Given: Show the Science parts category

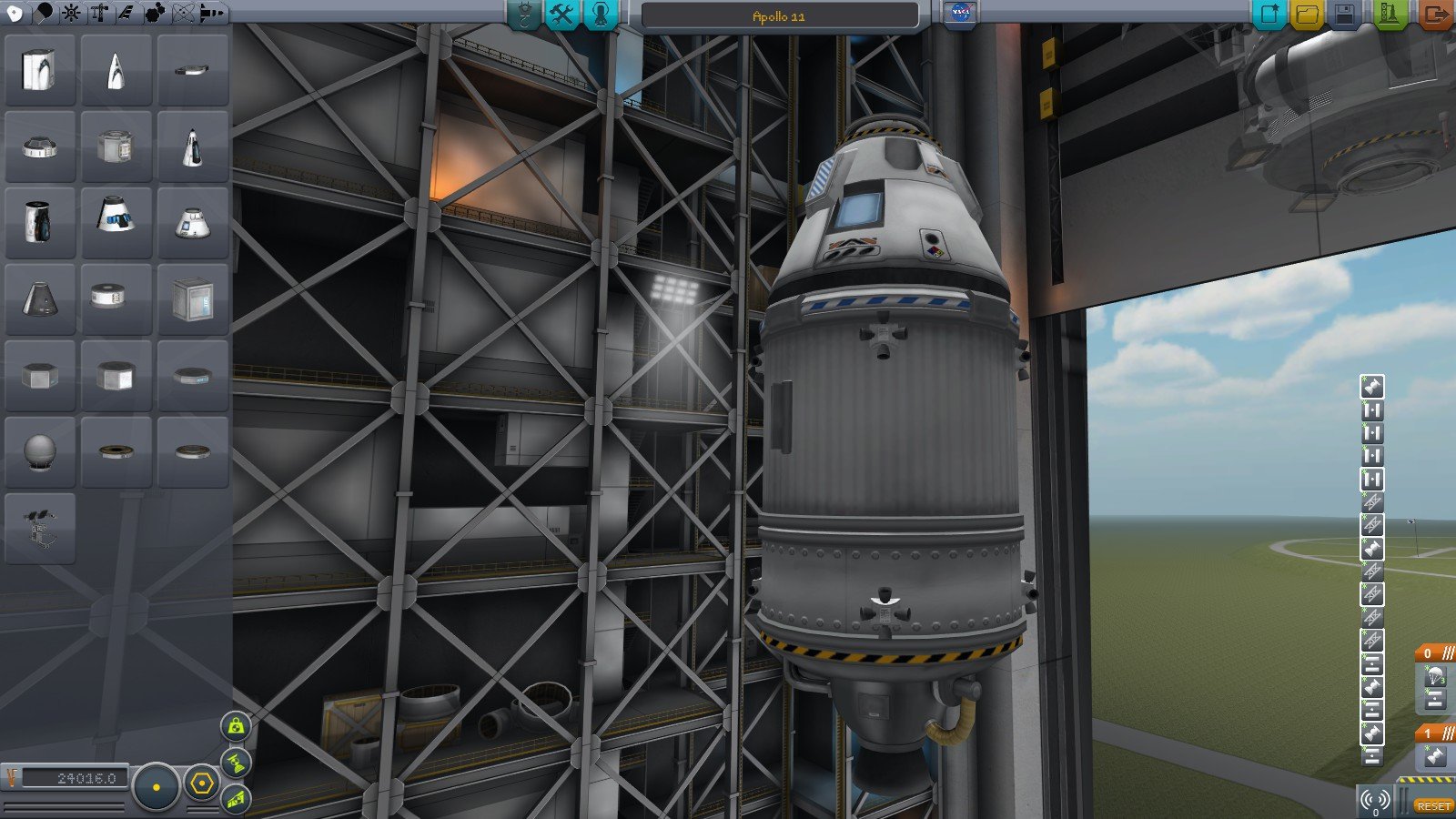Looking at the screenshot, I should (x=184, y=13).
